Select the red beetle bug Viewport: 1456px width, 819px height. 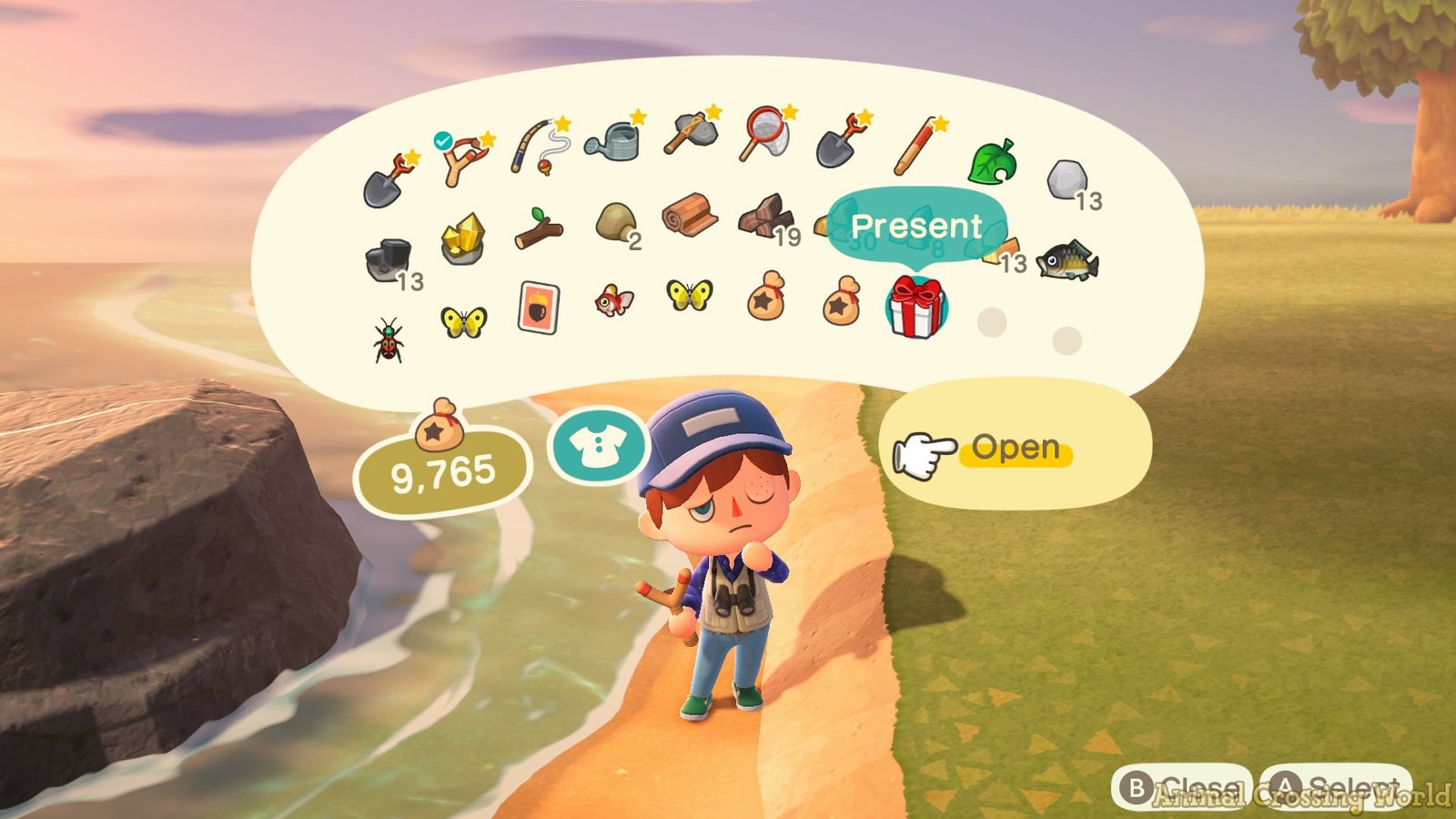click(x=389, y=339)
